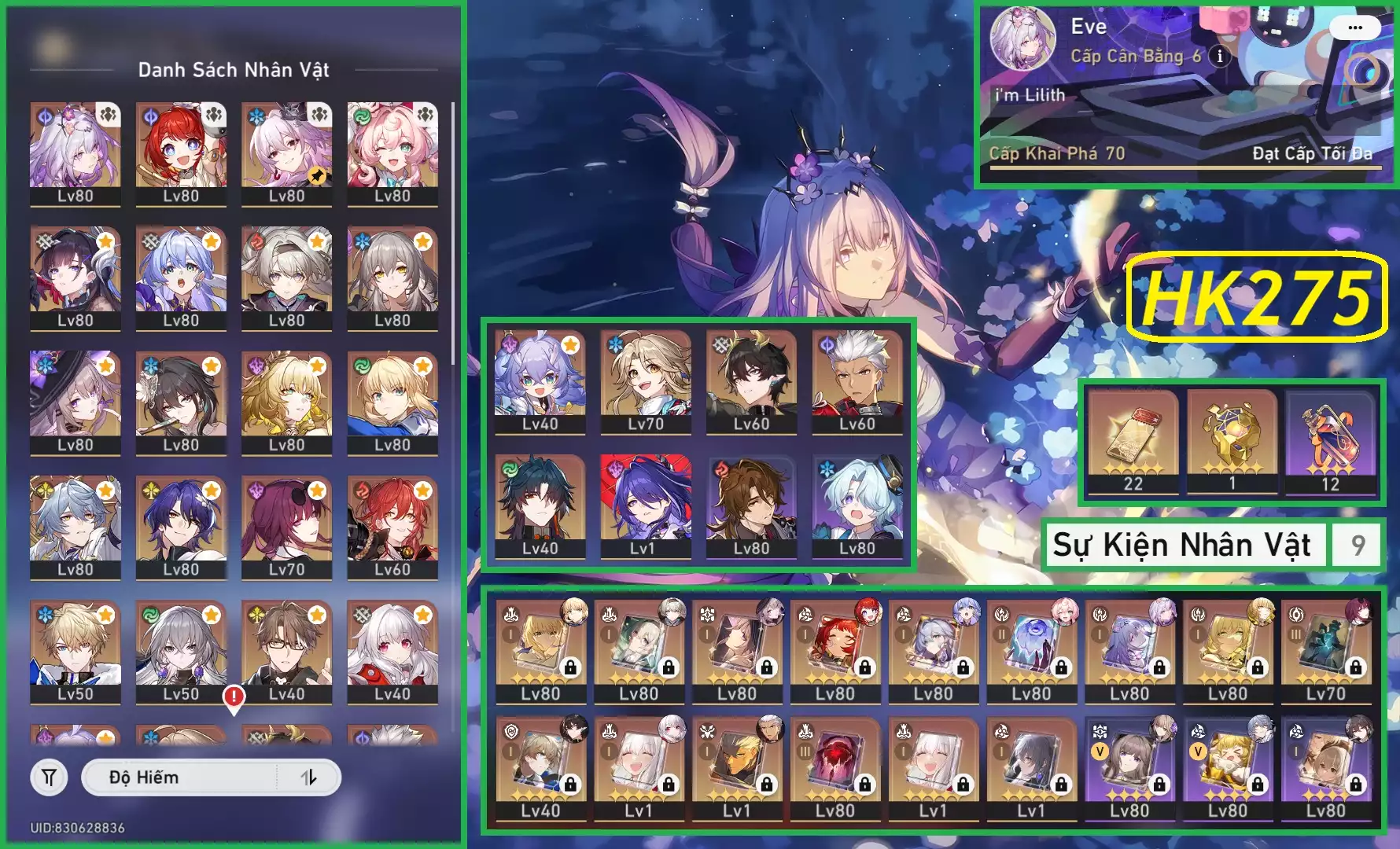Image resolution: width=1400 pixels, height=849 pixels.
Task: Select white-haired Clara at Lv40
Action: (x=392, y=649)
